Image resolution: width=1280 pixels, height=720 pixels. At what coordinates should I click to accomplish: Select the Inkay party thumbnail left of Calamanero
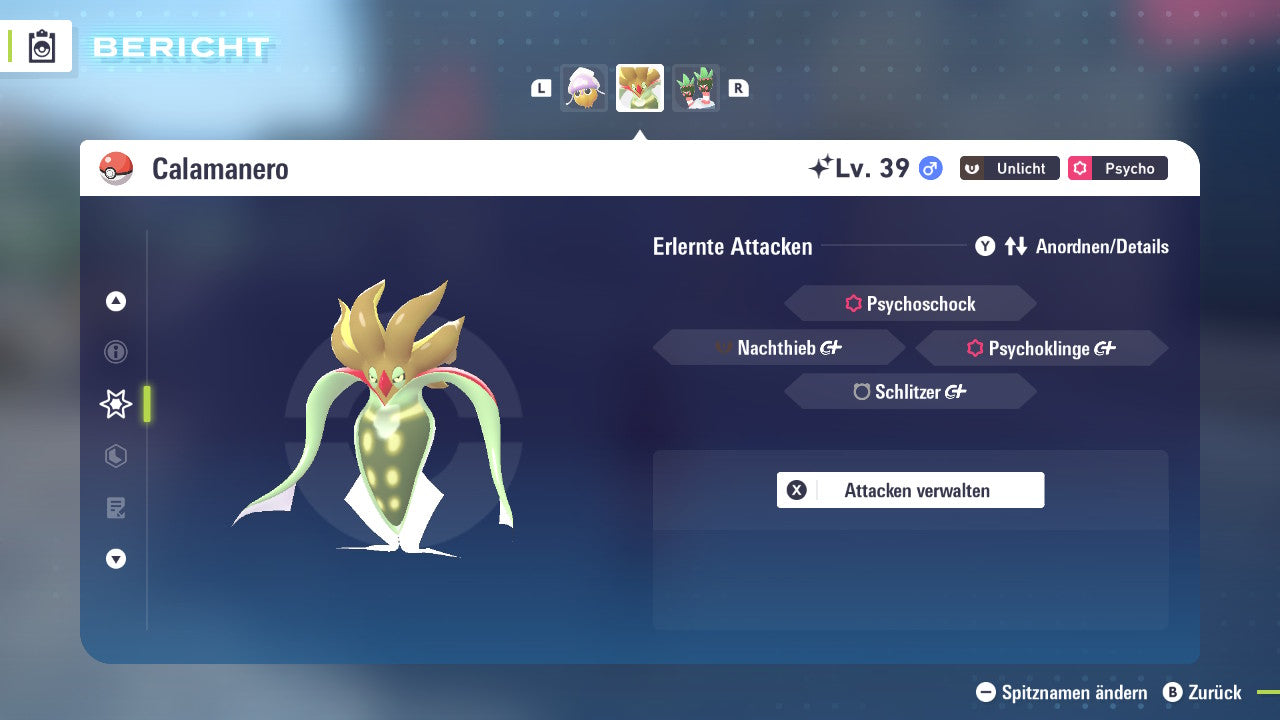coord(584,88)
